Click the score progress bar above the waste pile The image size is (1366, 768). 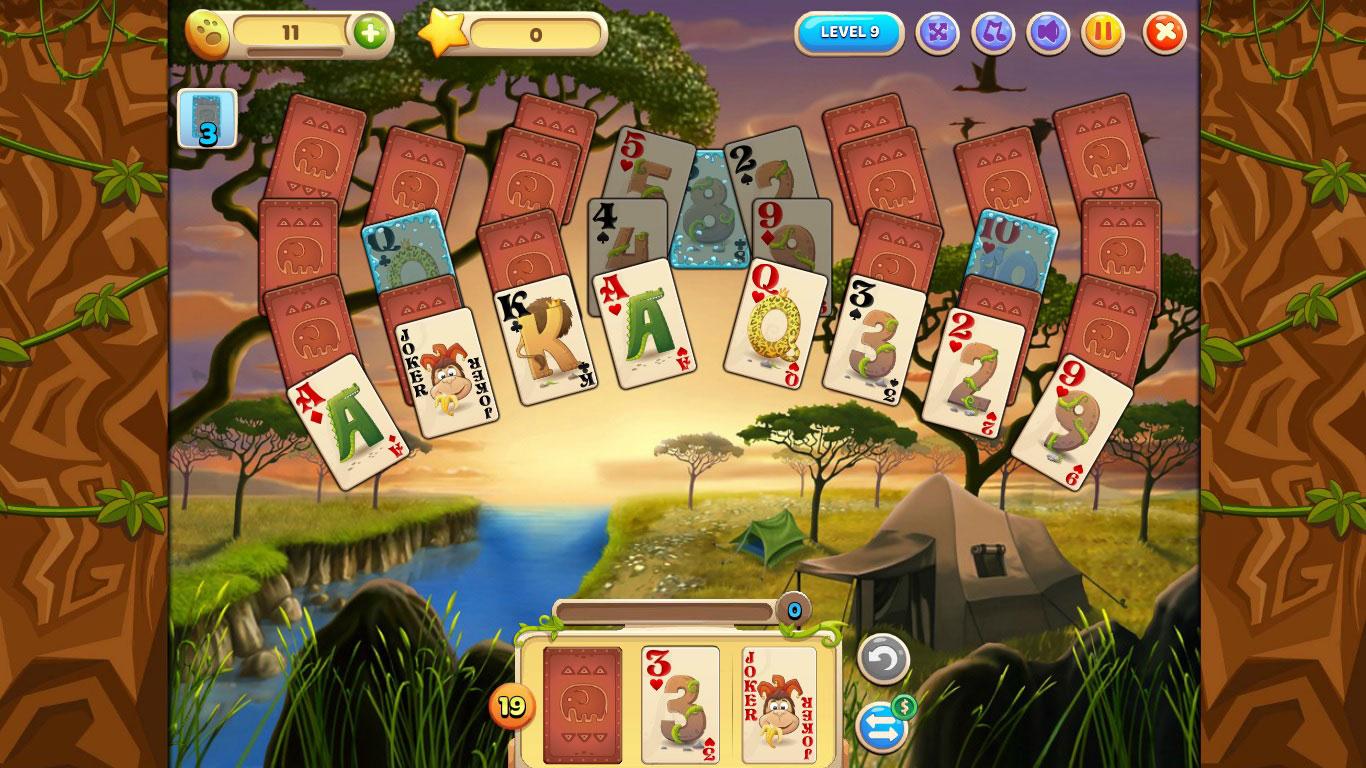pos(665,608)
